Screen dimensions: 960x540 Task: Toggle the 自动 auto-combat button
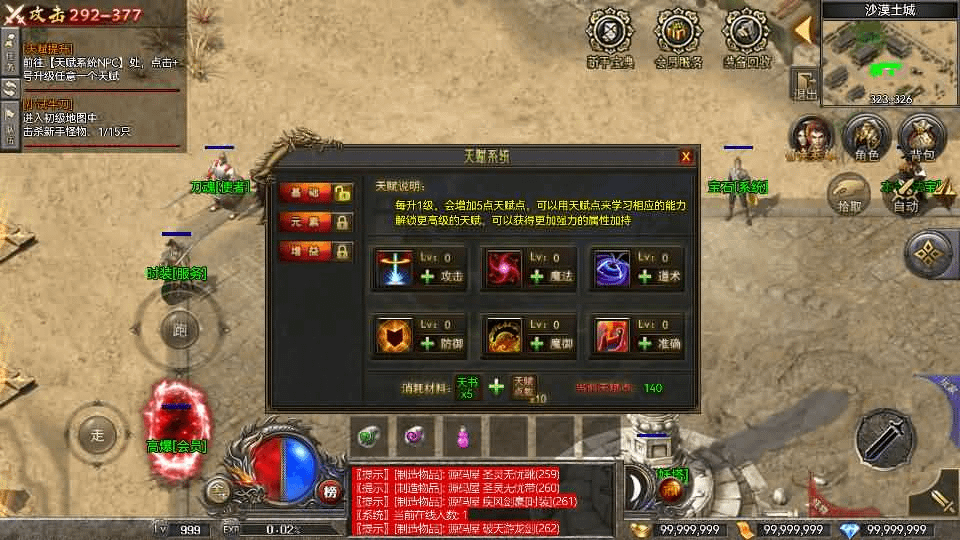click(906, 190)
